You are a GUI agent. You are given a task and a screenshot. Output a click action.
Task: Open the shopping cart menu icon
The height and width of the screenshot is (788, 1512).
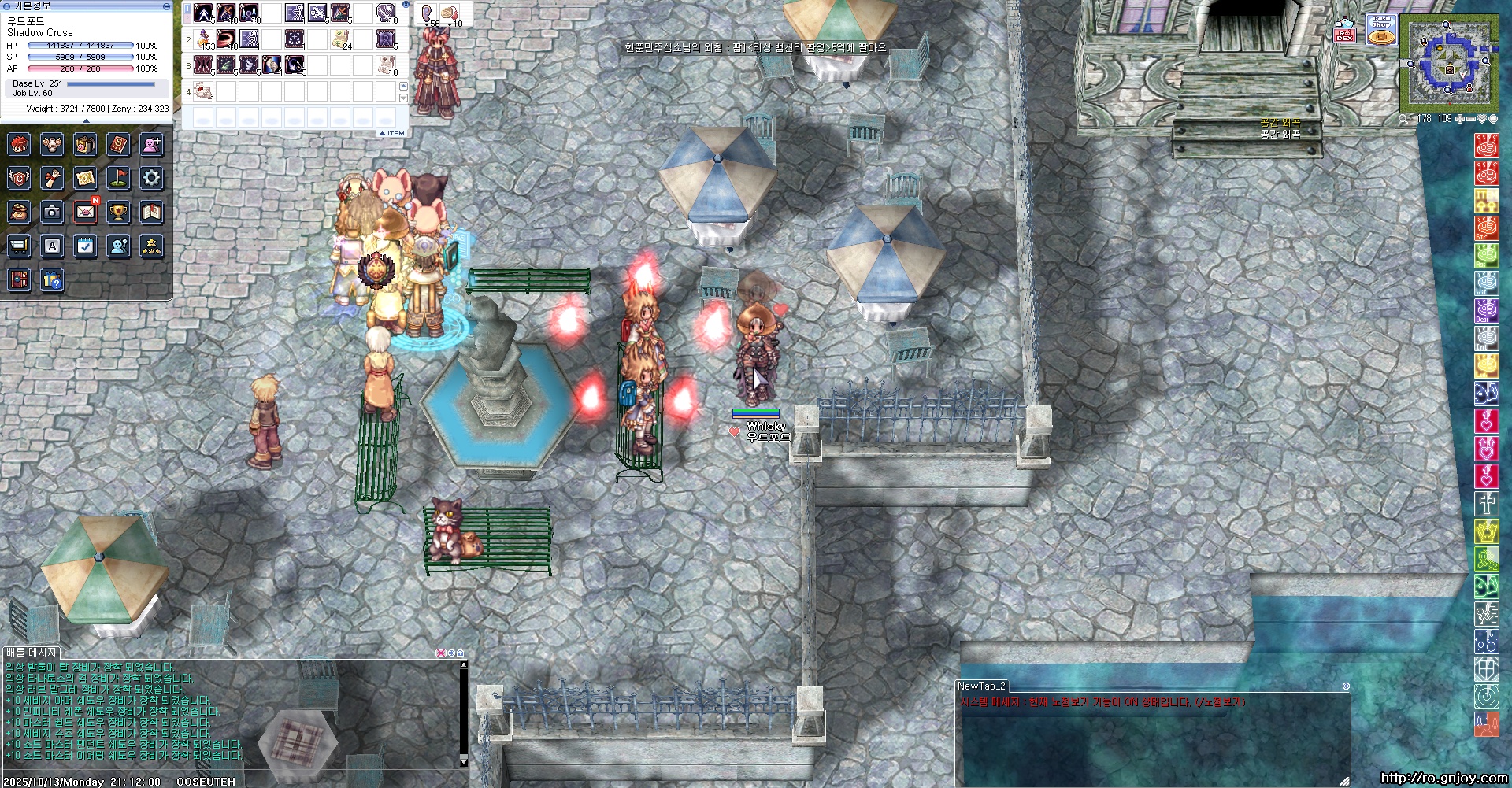19,246
